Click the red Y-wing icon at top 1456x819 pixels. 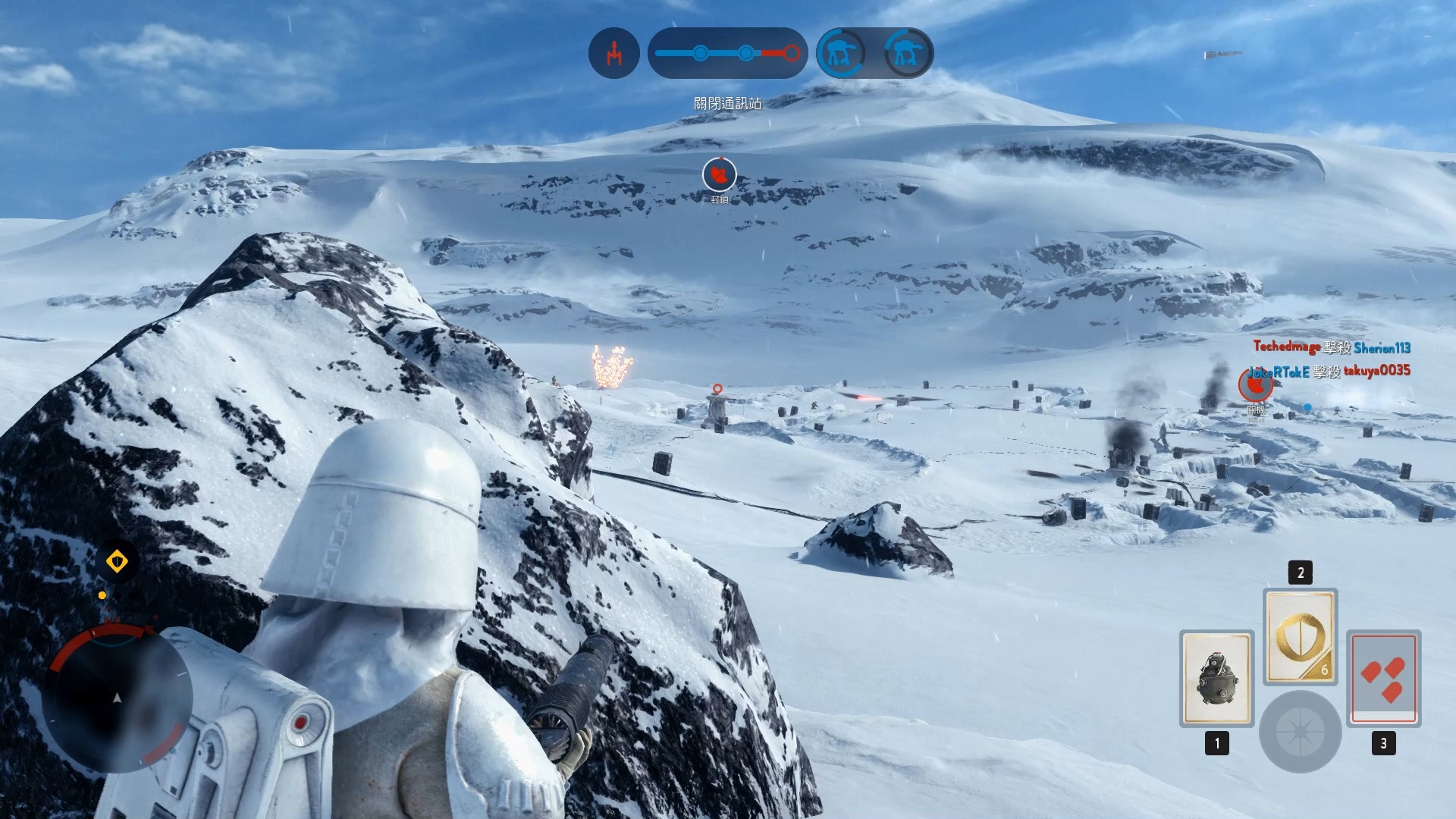click(x=613, y=53)
